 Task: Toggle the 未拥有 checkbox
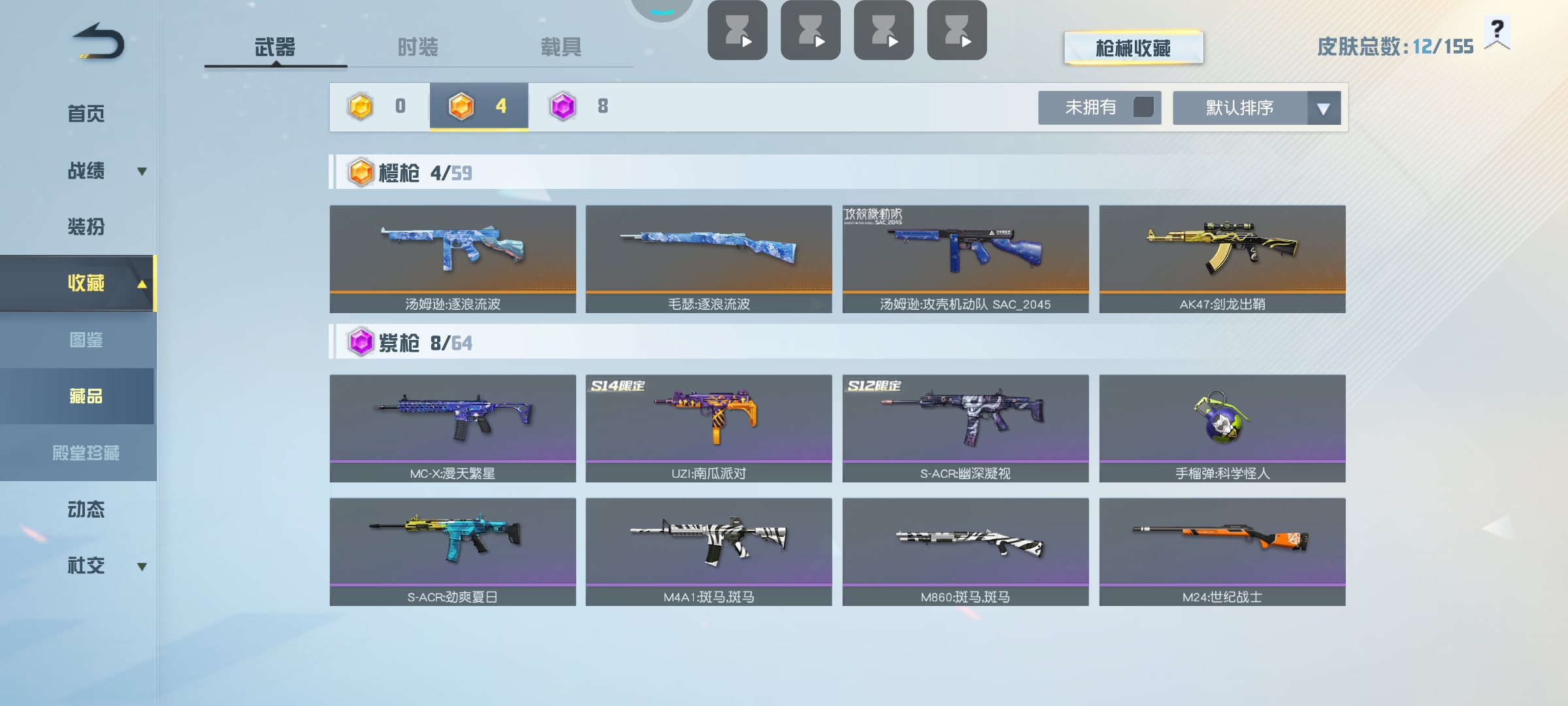(x=1143, y=107)
